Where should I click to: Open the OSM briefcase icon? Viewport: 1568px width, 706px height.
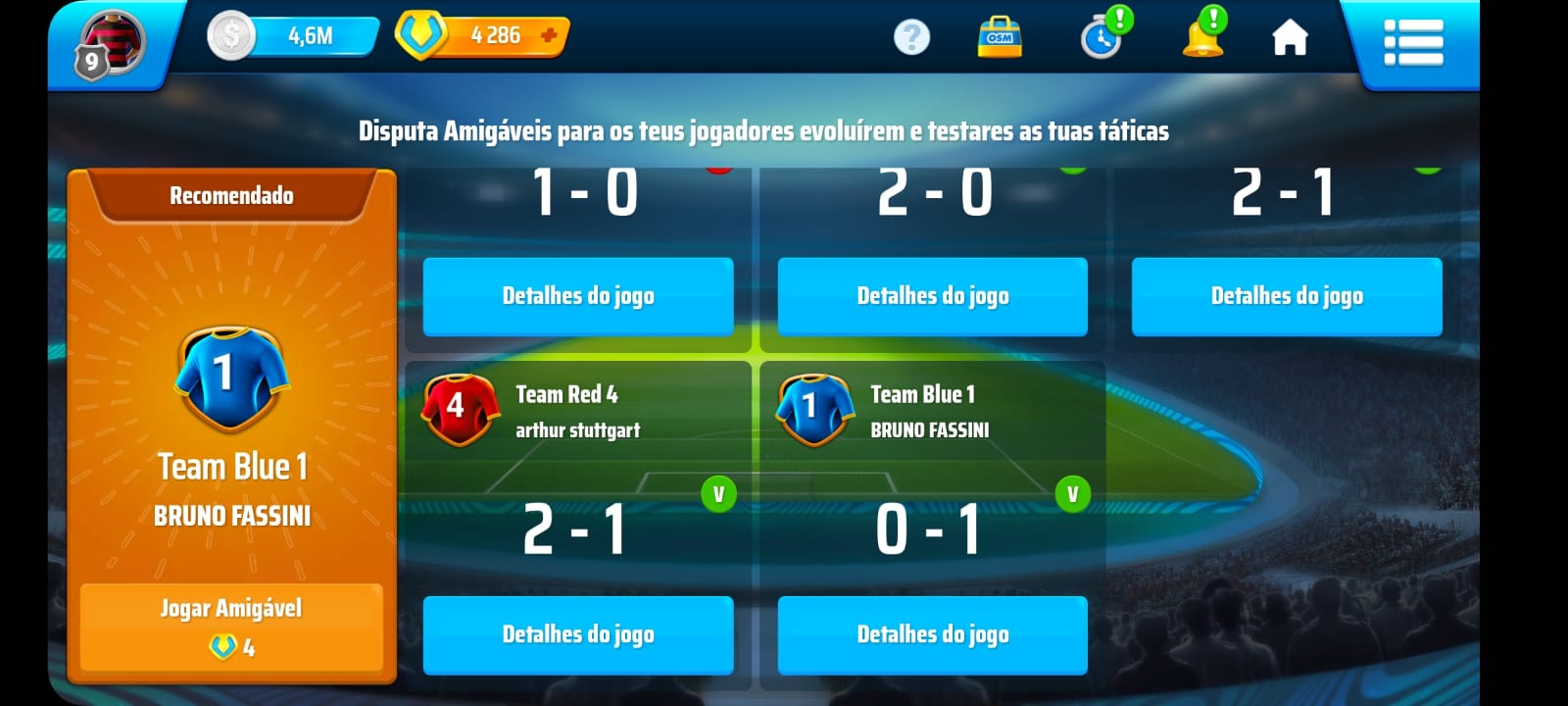(x=1000, y=37)
